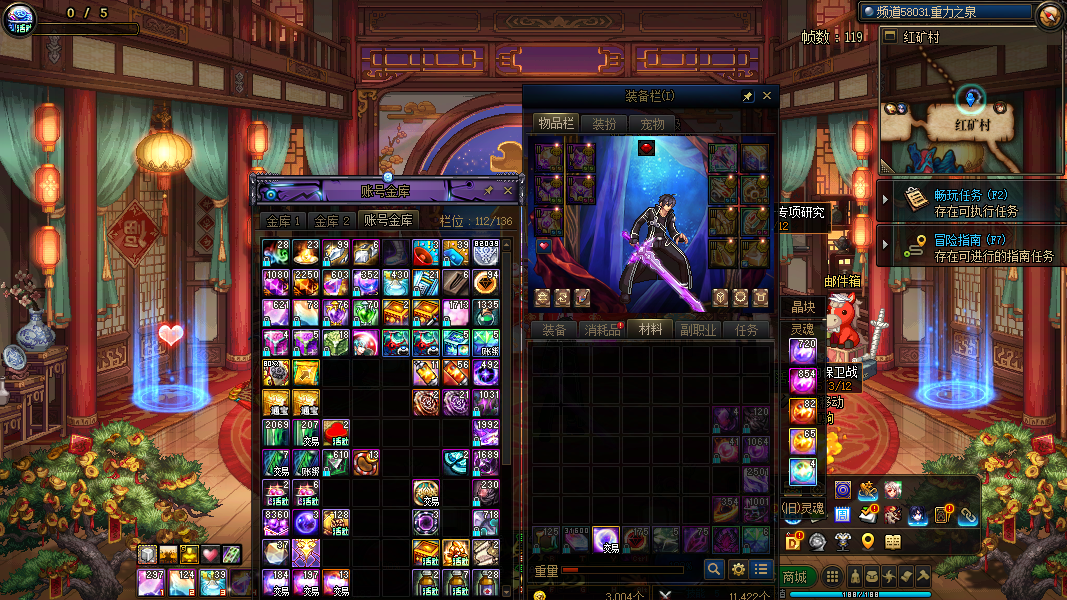This screenshot has width=1067, height=600.
Task: Close the 装备栏 inventory window
Action: [767, 96]
